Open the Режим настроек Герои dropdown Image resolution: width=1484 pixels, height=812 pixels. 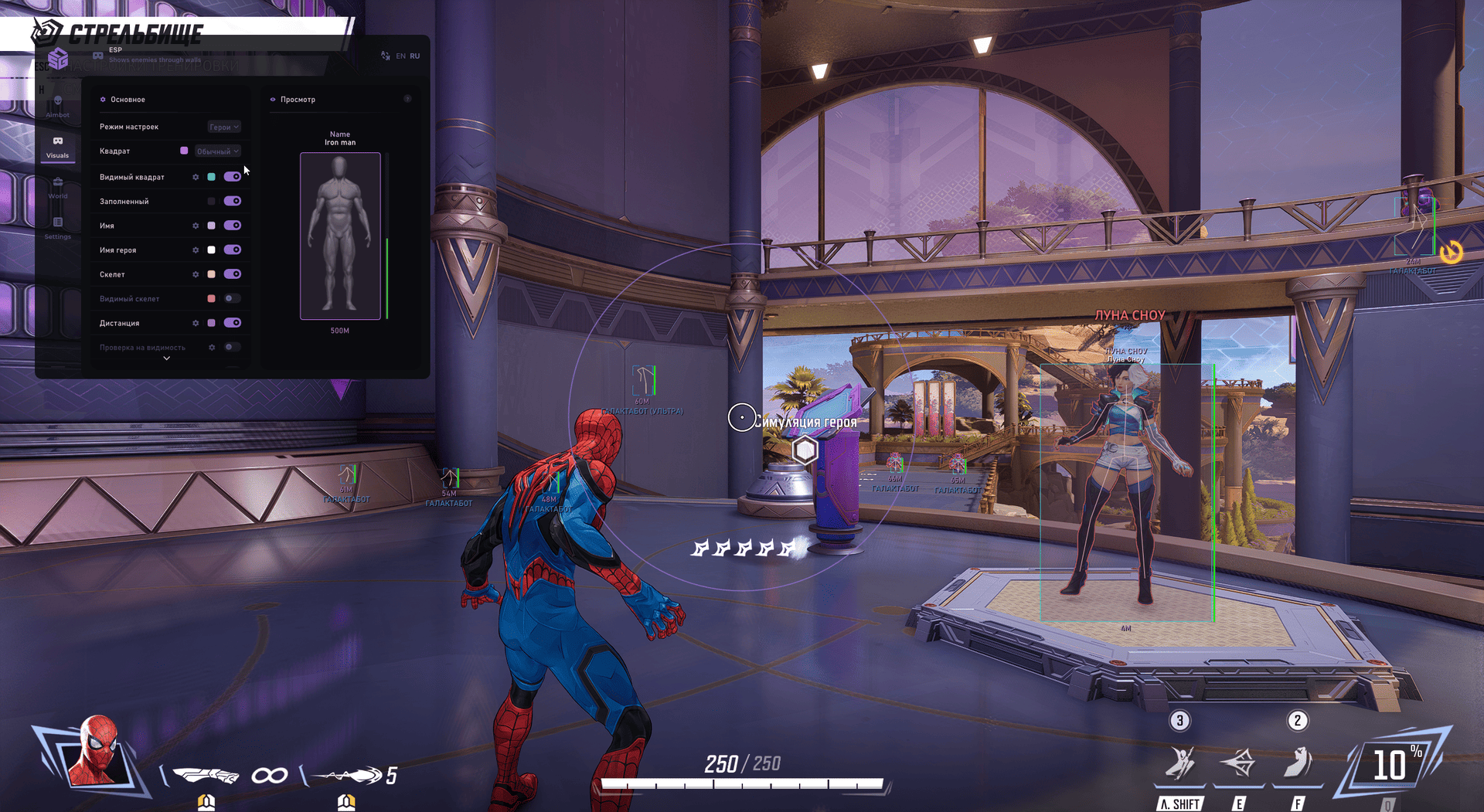[x=224, y=127]
